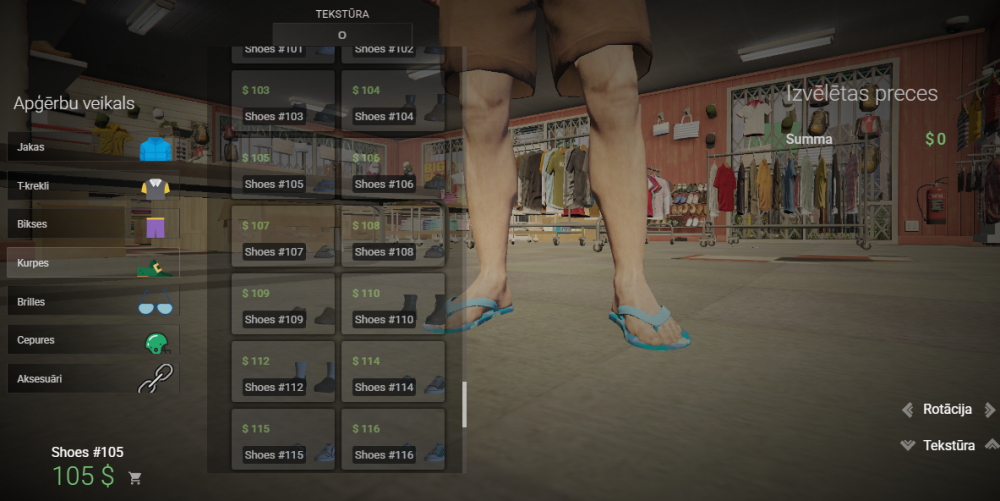
Task: Select the Shoes #108 item
Action: (x=393, y=236)
